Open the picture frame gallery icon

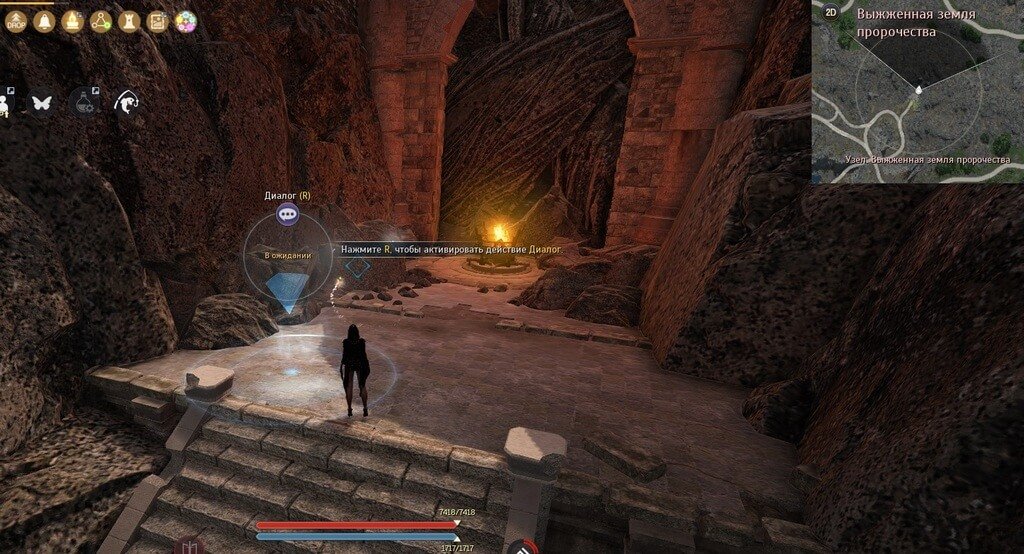pos(157,21)
